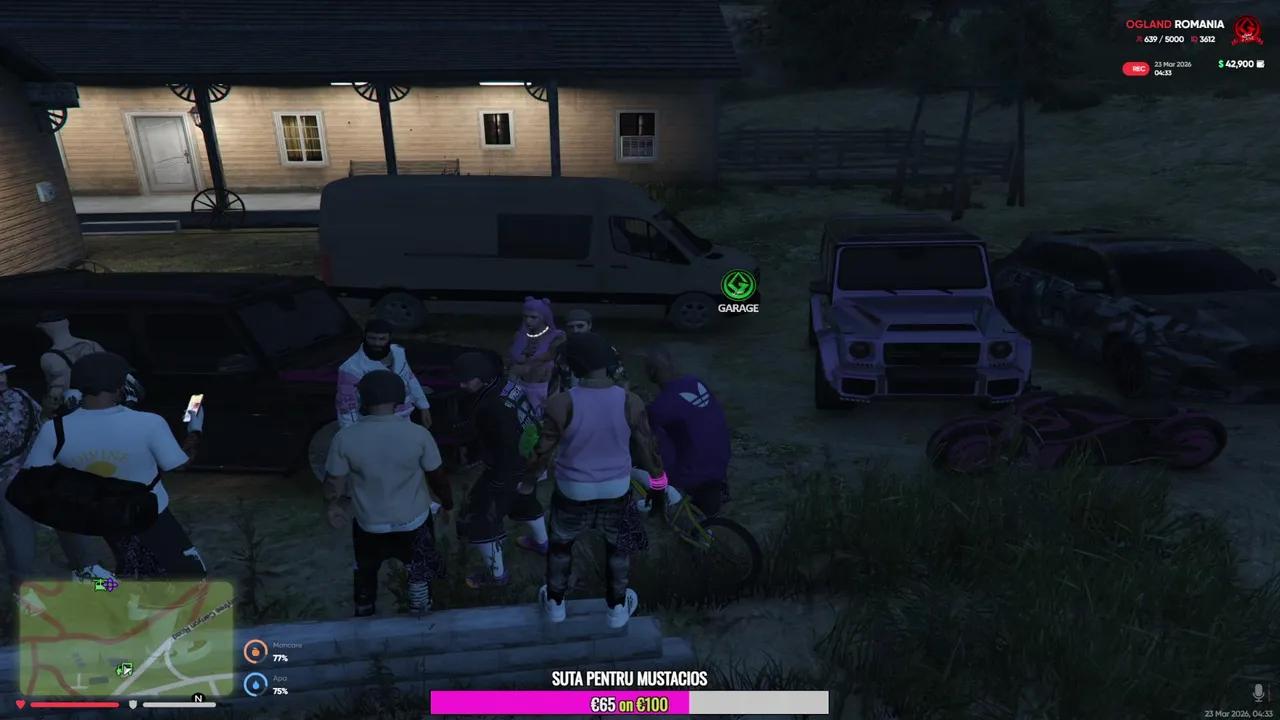Click the player level icon before 639/5000
Image resolution: width=1280 pixels, height=720 pixels.
coord(1138,39)
